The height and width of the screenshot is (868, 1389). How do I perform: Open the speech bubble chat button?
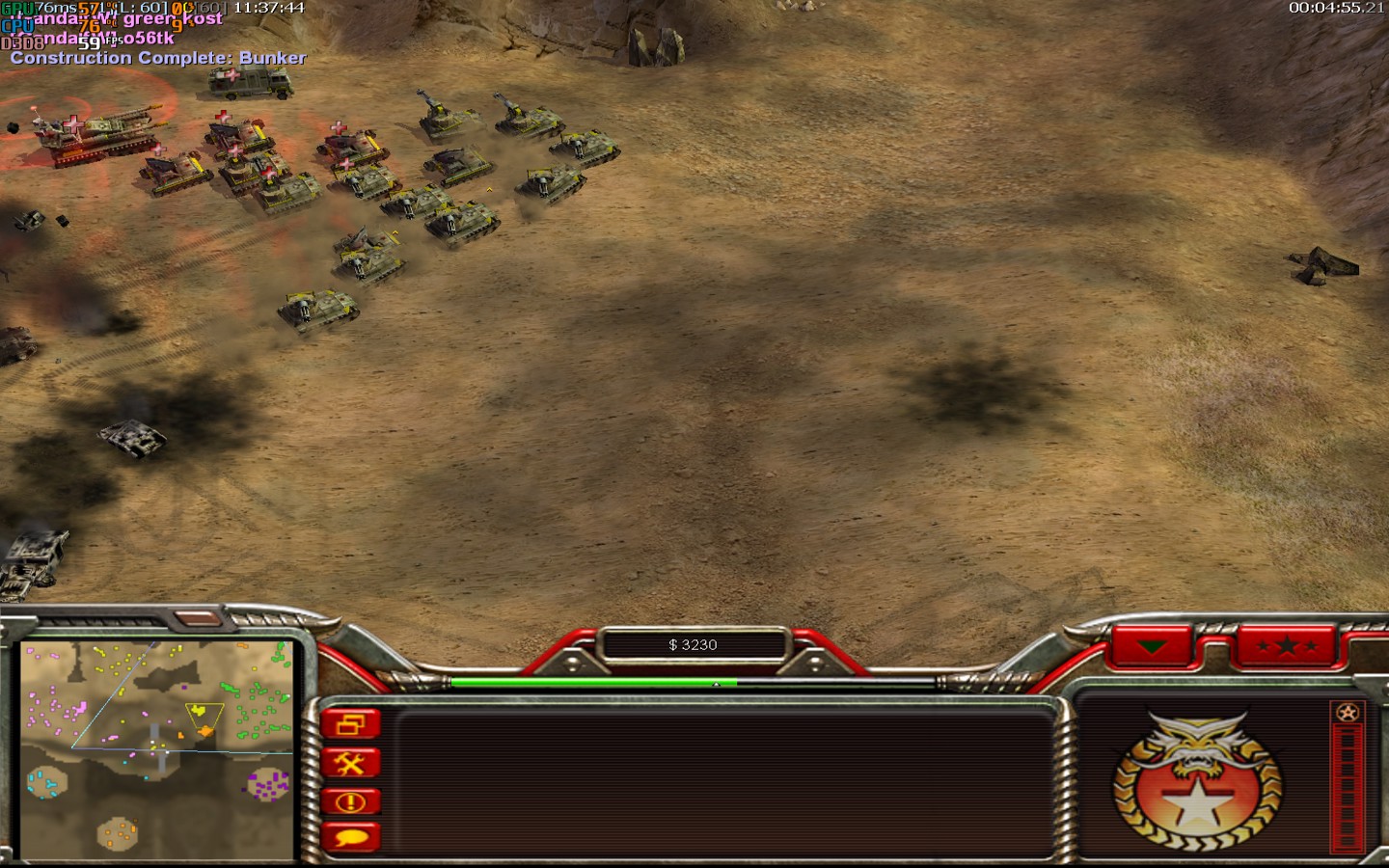click(350, 837)
